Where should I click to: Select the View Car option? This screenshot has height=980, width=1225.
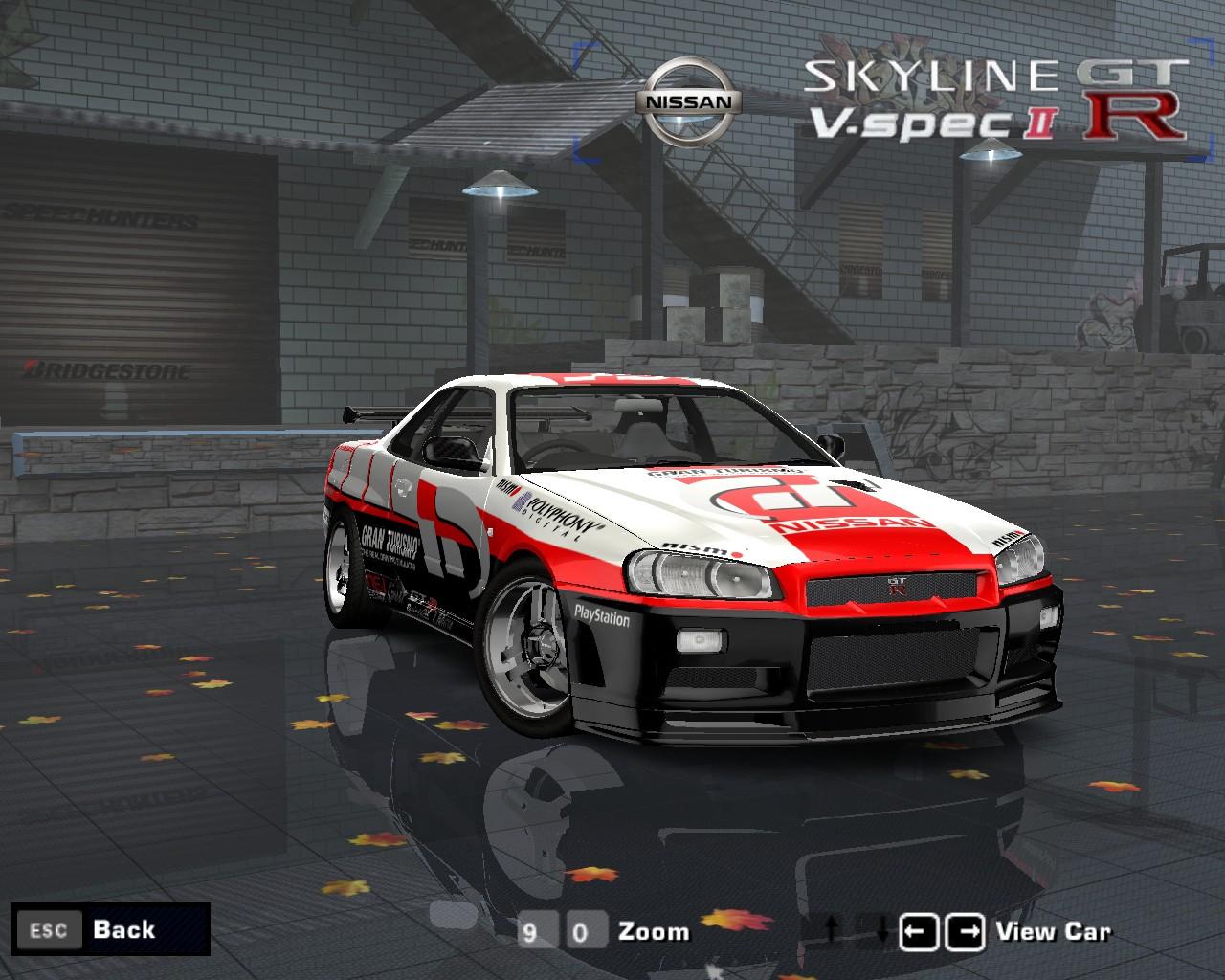click(x=1054, y=929)
